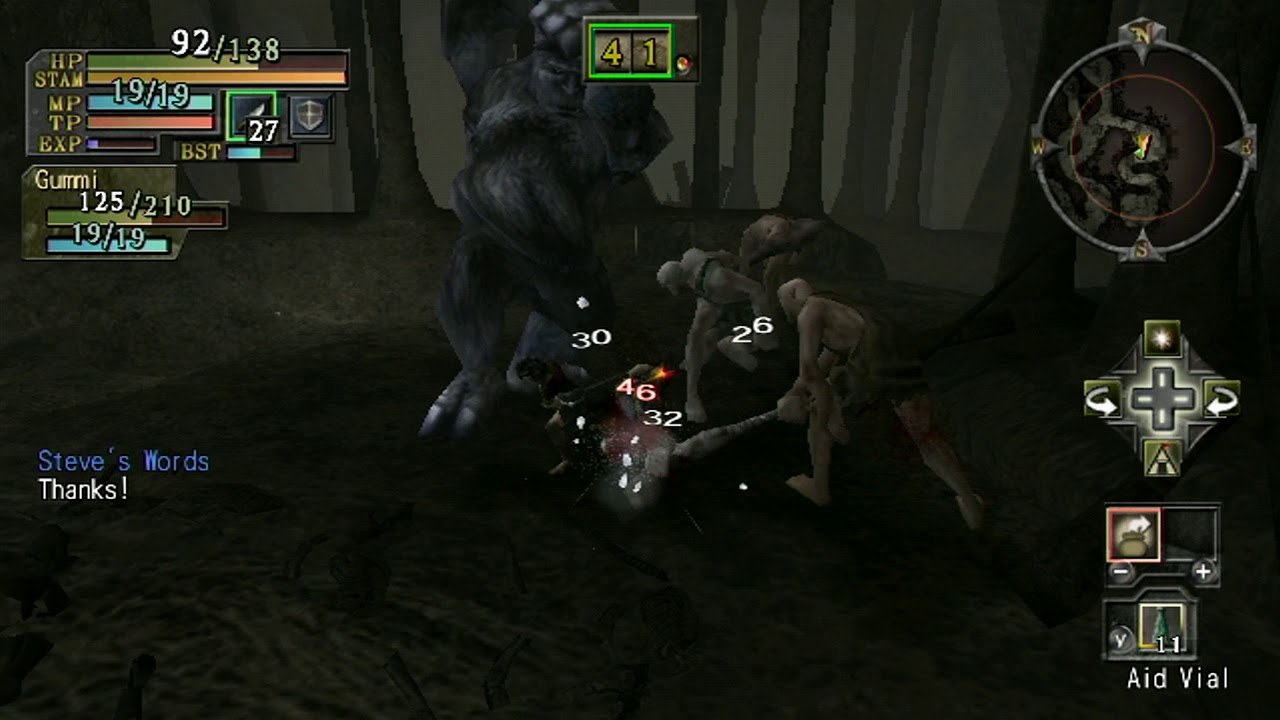
Task: Click the left curved rotate arrow icon
Action: click(1103, 401)
